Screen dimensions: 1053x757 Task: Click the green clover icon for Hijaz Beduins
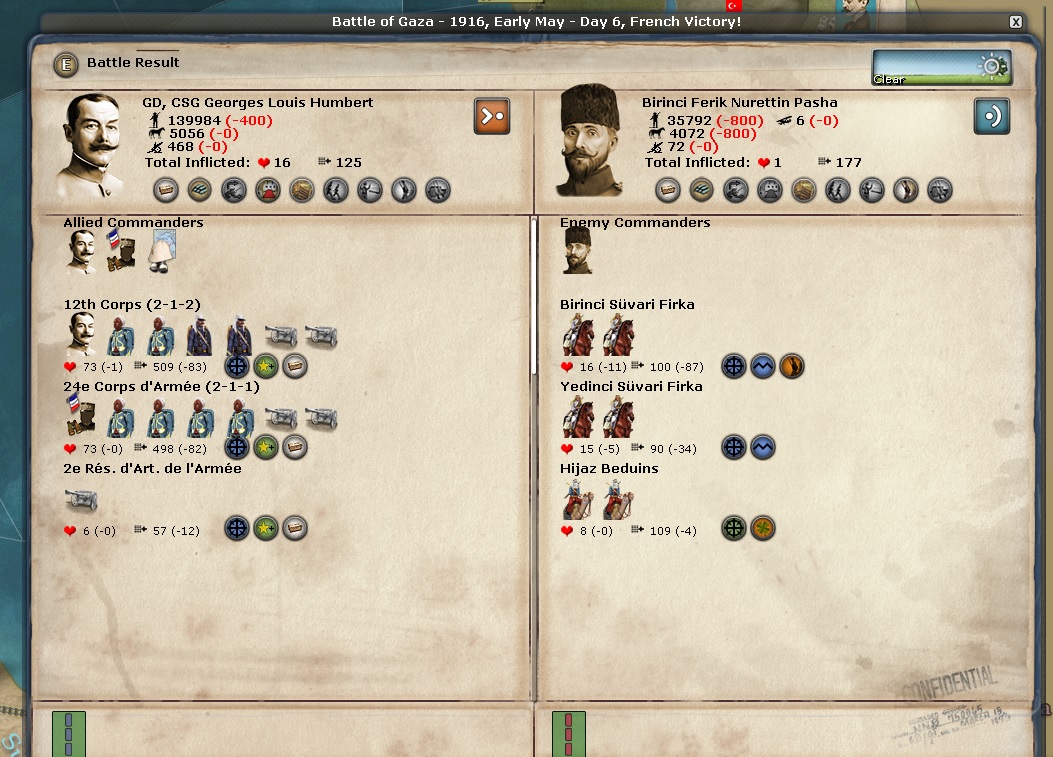pyautogui.click(x=763, y=529)
